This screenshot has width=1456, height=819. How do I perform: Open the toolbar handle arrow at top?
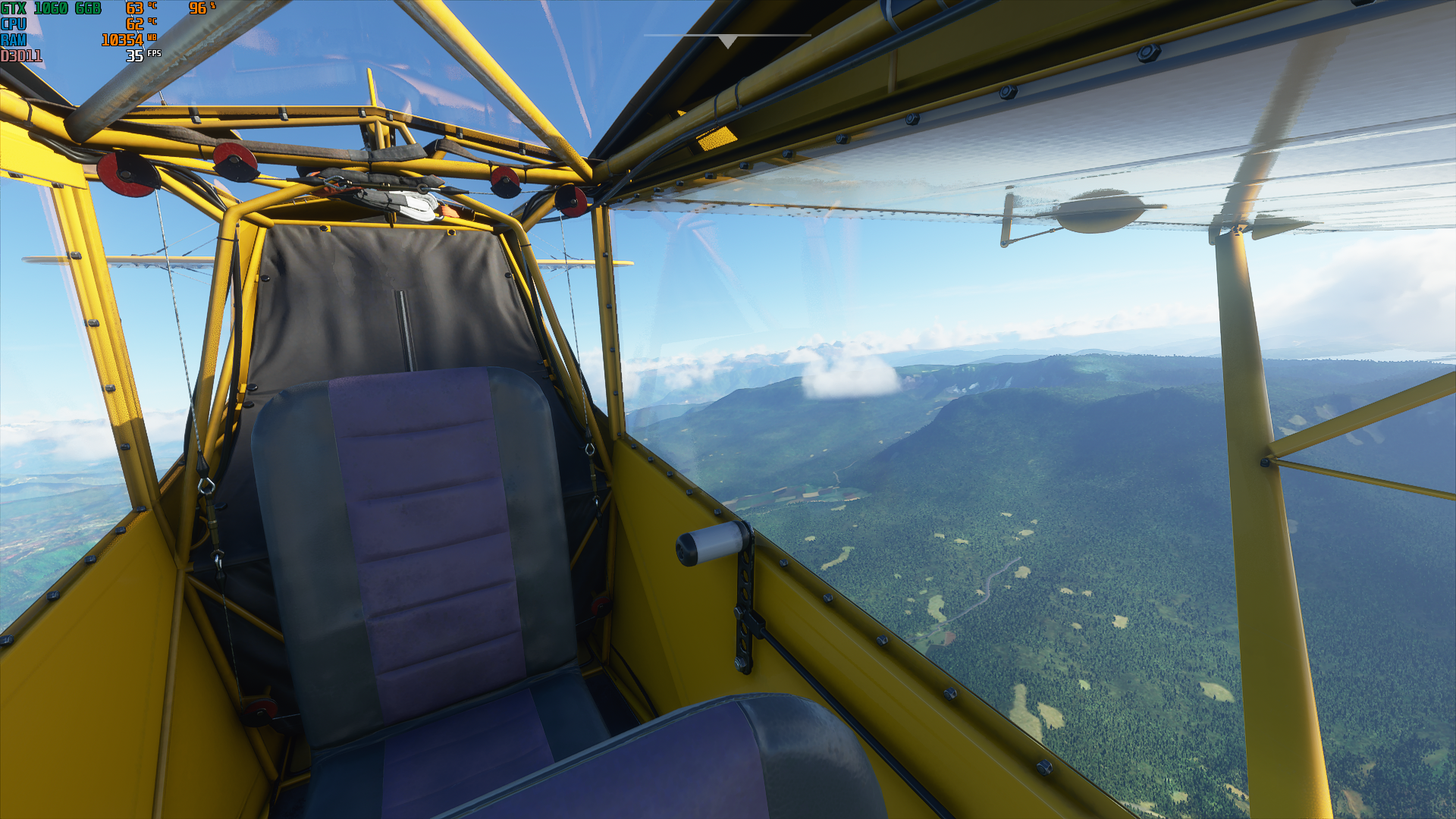pos(727,41)
